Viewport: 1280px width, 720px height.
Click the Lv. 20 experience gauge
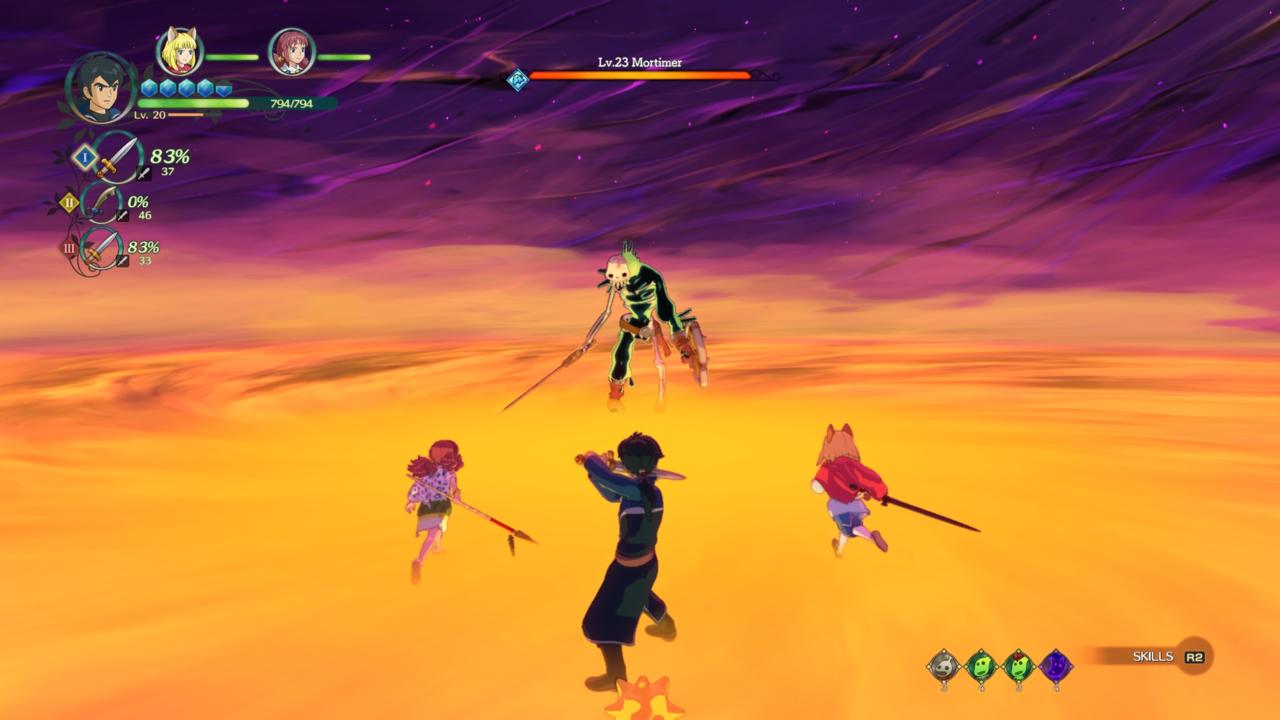pos(180,114)
